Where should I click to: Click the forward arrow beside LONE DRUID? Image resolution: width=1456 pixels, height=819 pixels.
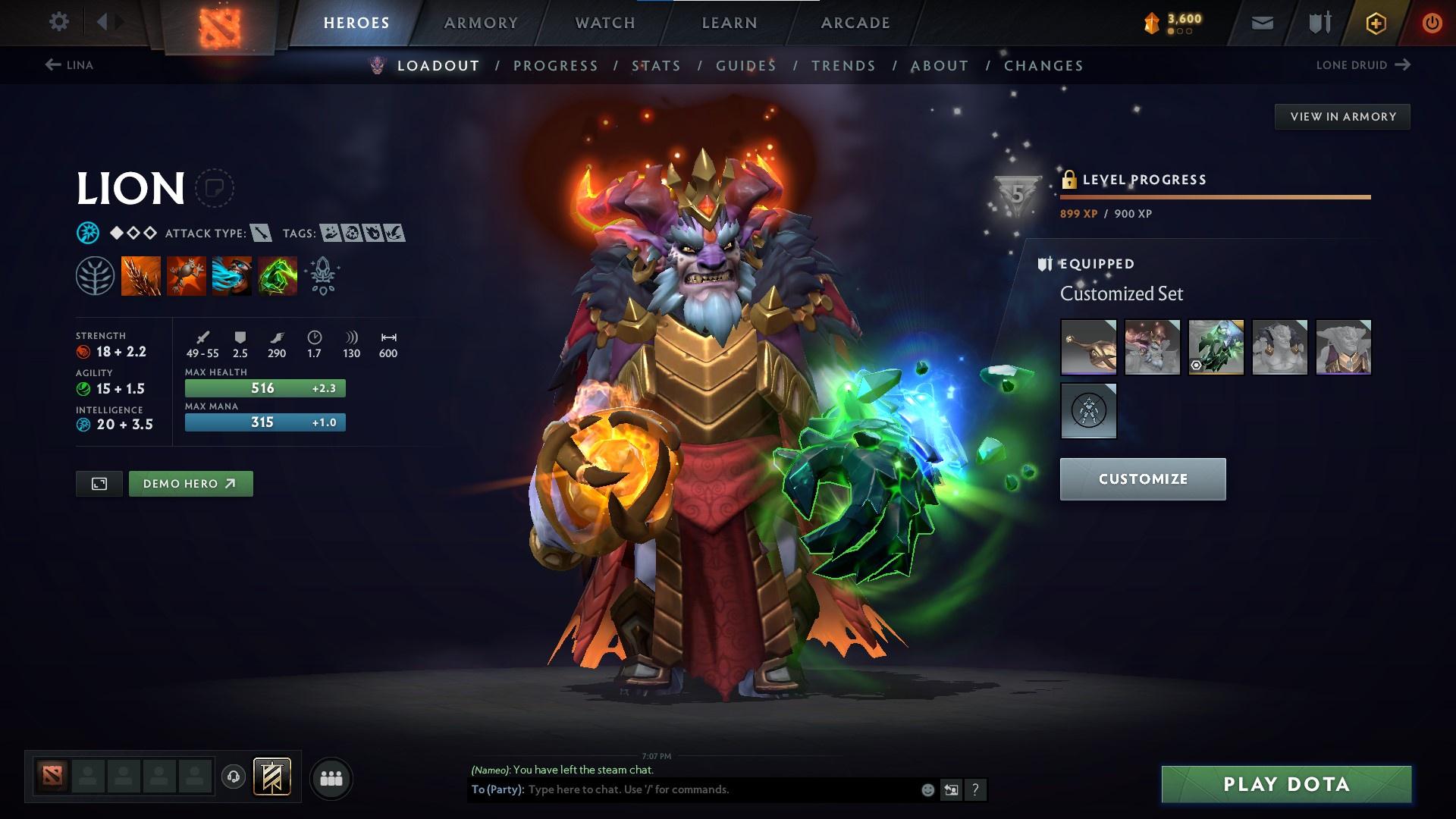tap(1401, 65)
